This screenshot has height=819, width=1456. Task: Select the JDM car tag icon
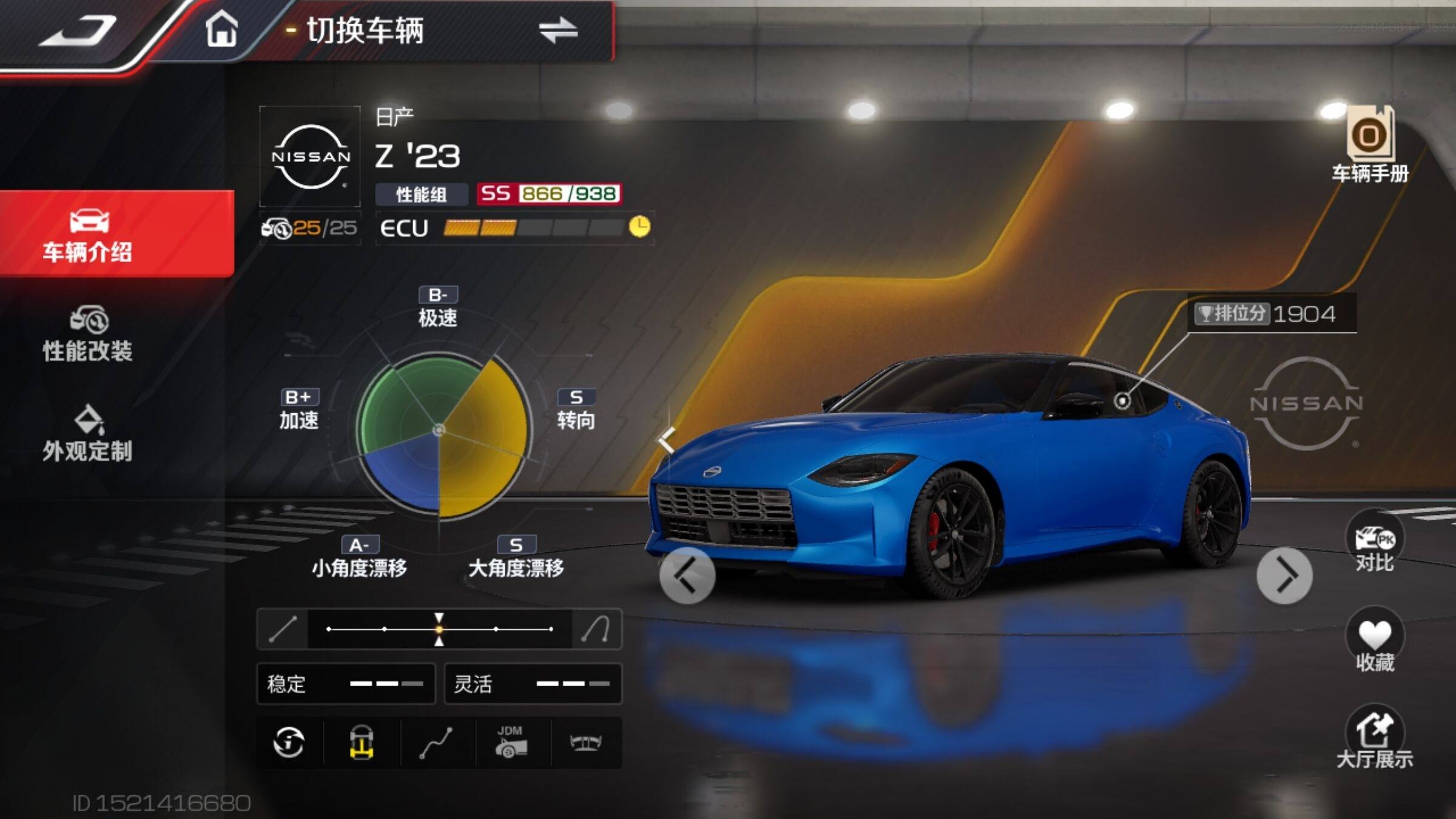tap(511, 743)
